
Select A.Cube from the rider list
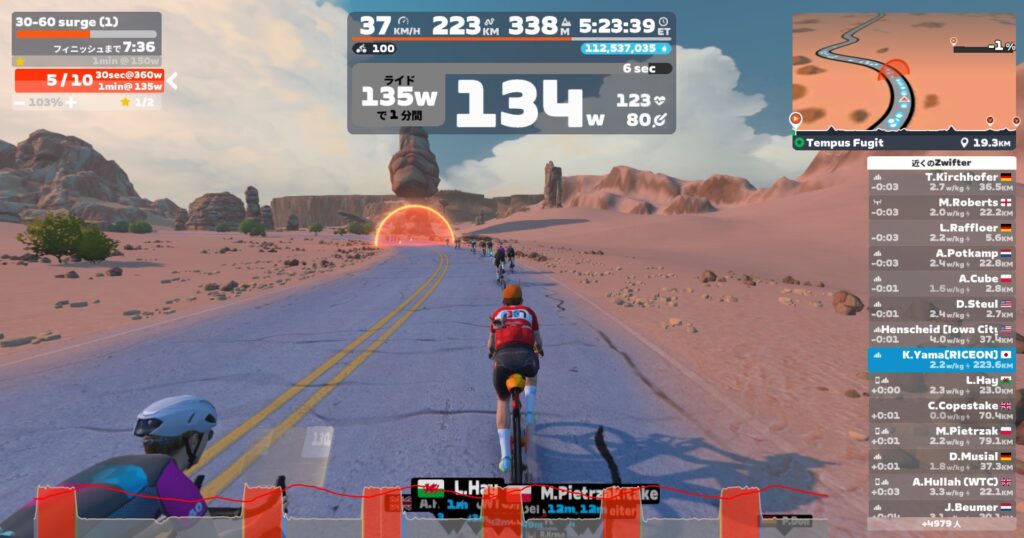[941, 284]
